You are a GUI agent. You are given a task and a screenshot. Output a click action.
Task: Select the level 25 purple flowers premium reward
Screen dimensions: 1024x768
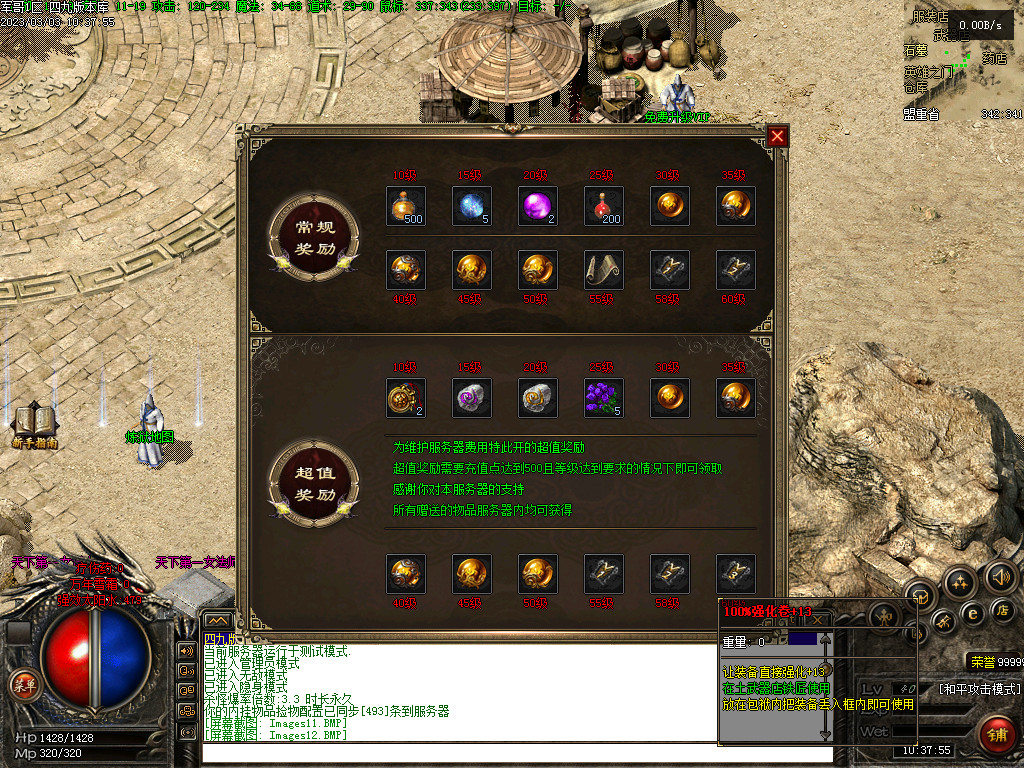[604, 398]
